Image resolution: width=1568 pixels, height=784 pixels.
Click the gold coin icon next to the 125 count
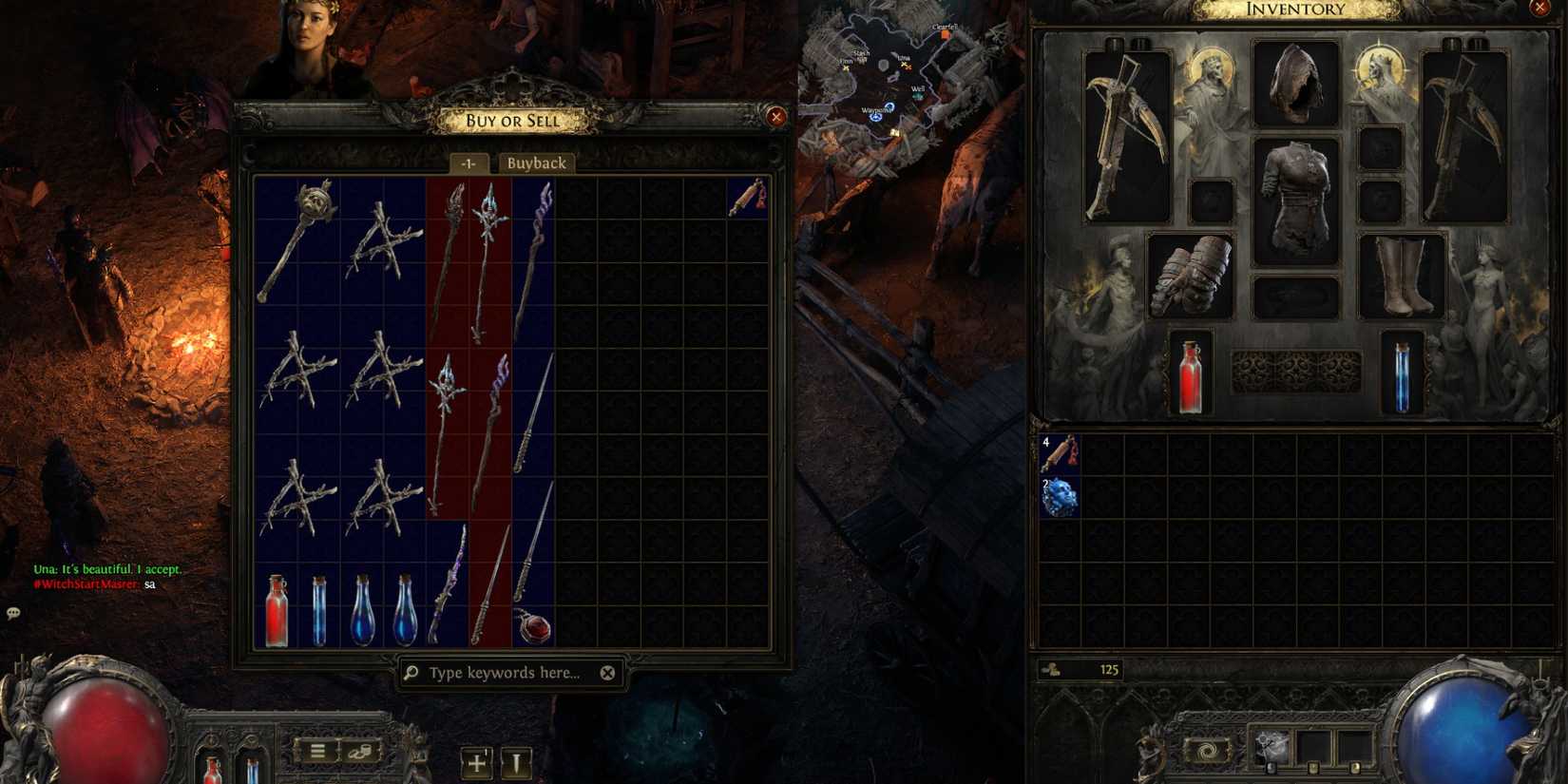(1052, 669)
